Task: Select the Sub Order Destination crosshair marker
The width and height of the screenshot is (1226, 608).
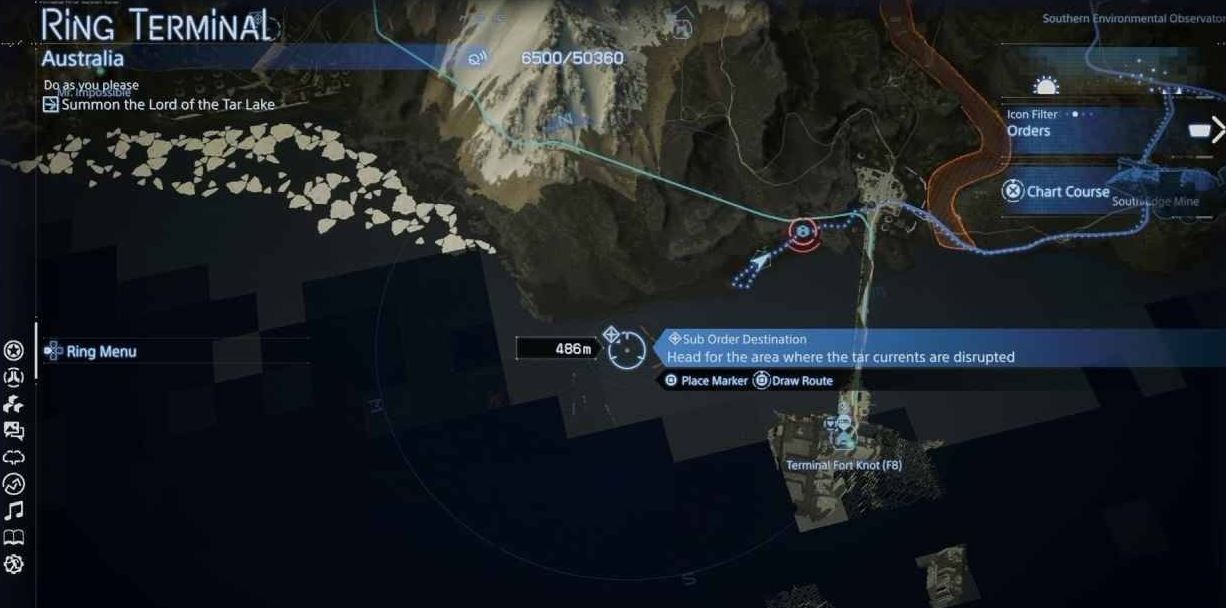Action: 627,348
